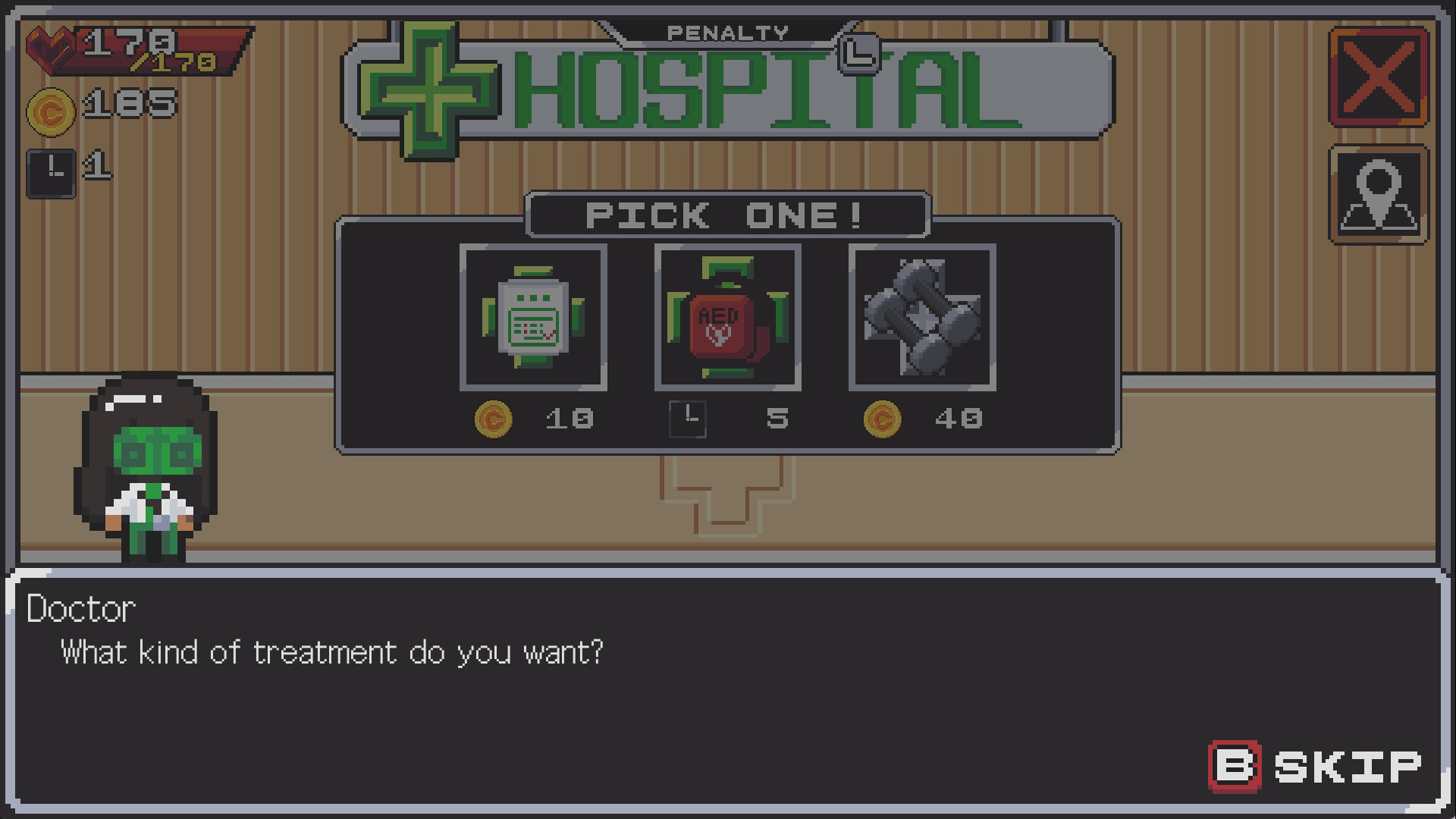Click the coin icon under the prescription option
1456x819 pixels.
pyautogui.click(x=497, y=419)
